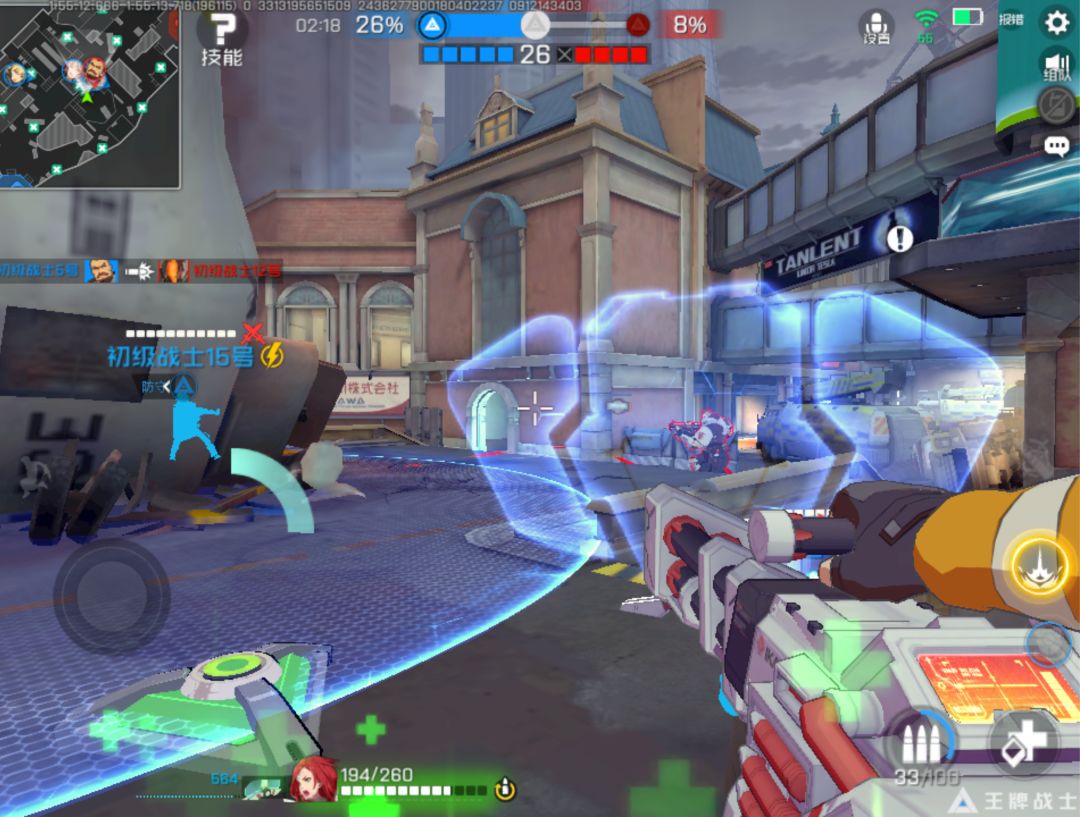The height and width of the screenshot is (817, 1080).
Task: Open the chat speech bubble
Action: (x=1056, y=147)
